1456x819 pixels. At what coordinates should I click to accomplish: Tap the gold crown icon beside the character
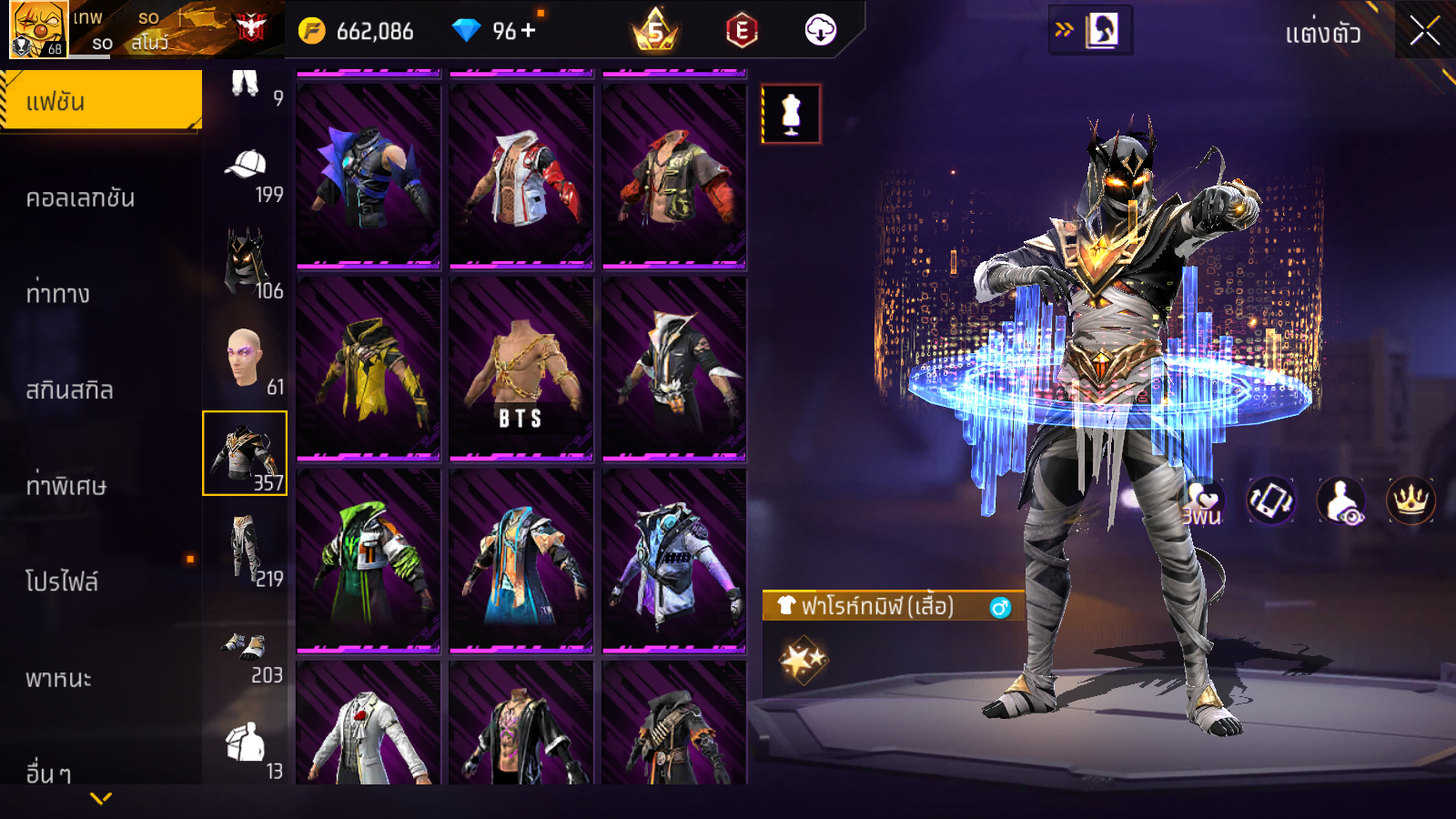click(1410, 500)
